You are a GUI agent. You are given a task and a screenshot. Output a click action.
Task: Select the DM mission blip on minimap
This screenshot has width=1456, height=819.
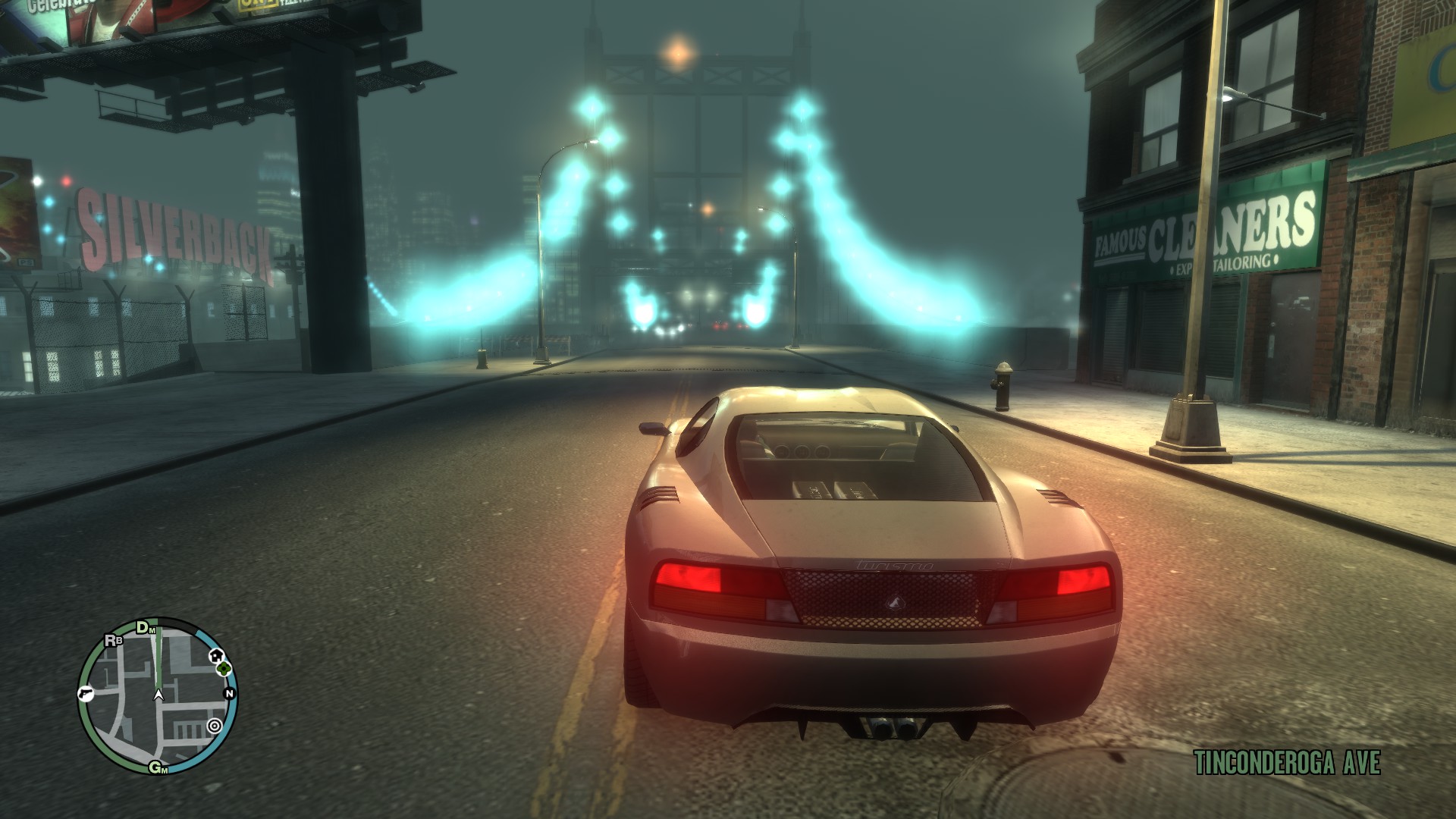tap(145, 628)
